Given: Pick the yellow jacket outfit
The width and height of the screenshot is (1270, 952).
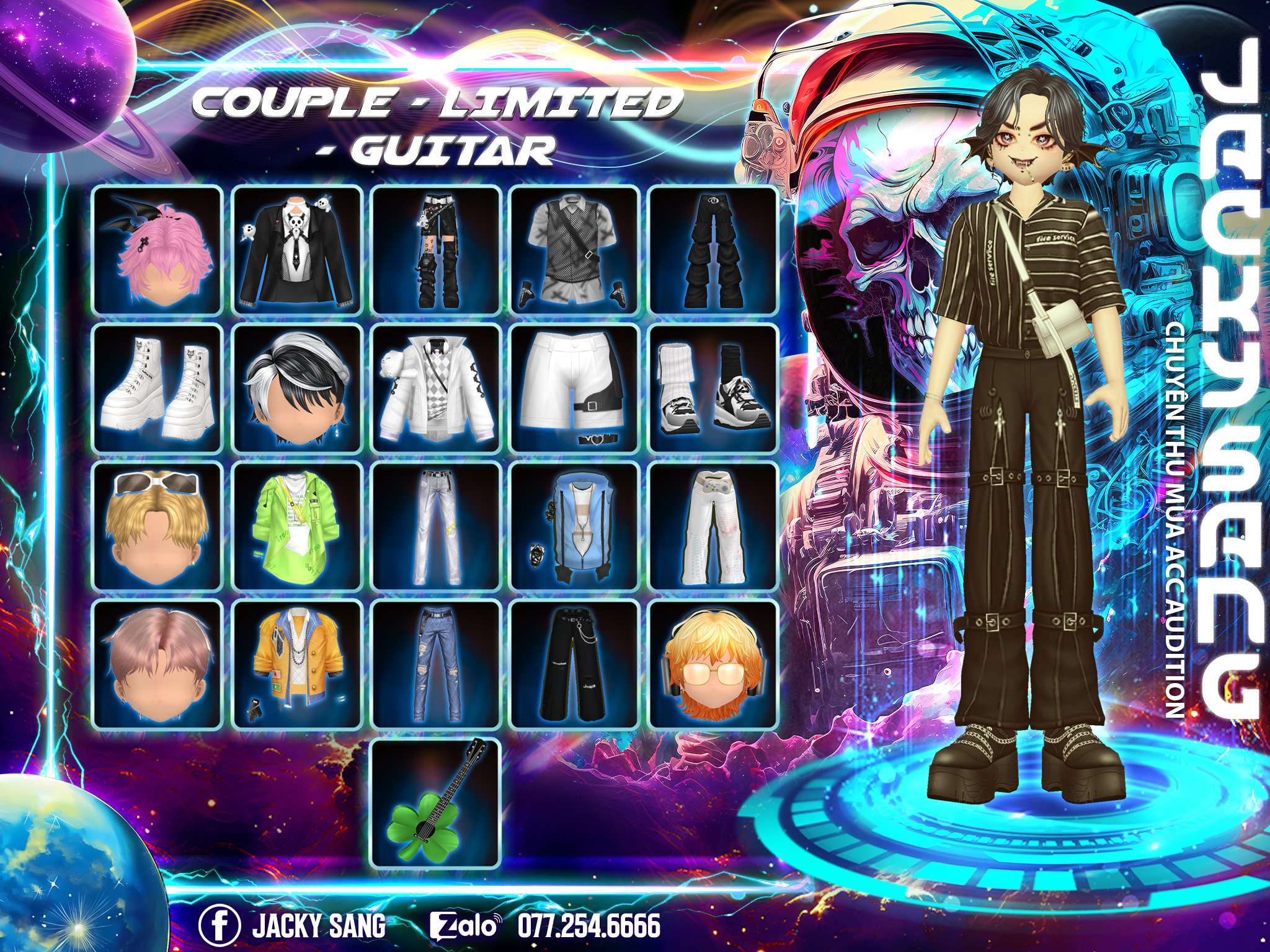Looking at the screenshot, I should (297, 664).
